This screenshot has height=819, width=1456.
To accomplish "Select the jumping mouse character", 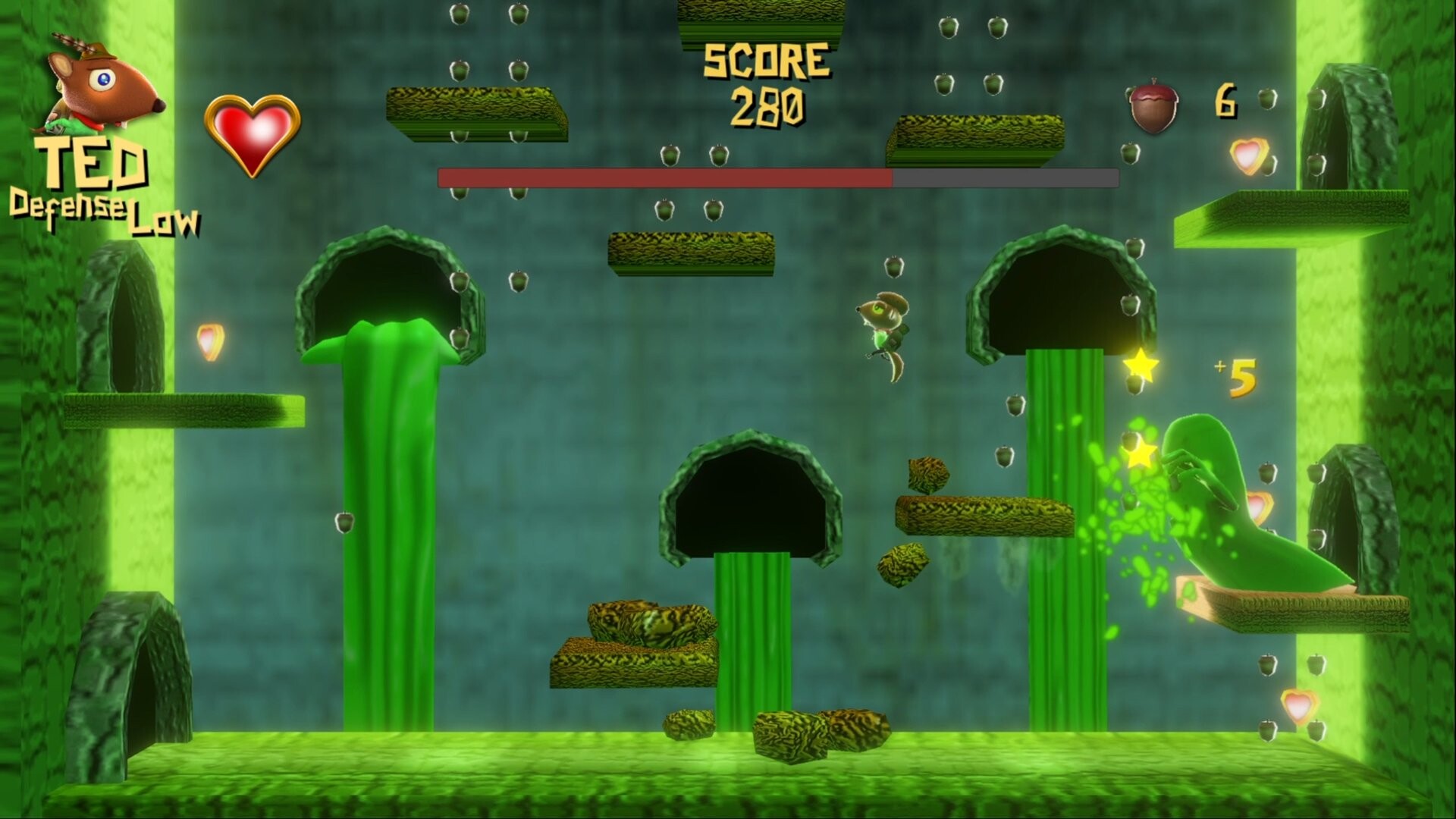I will point(883,326).
